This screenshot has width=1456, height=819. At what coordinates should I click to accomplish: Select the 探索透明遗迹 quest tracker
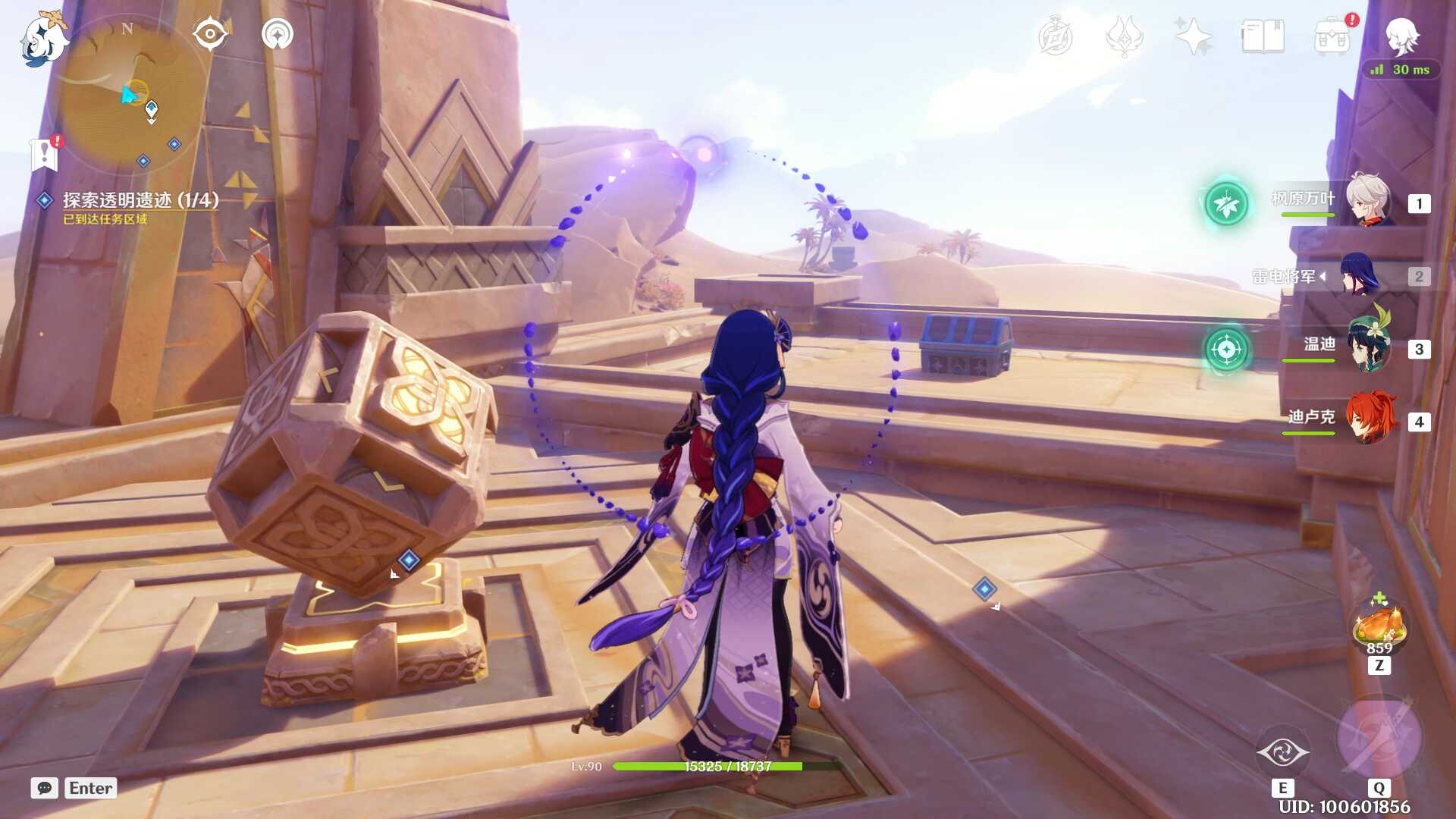[140, 200]
